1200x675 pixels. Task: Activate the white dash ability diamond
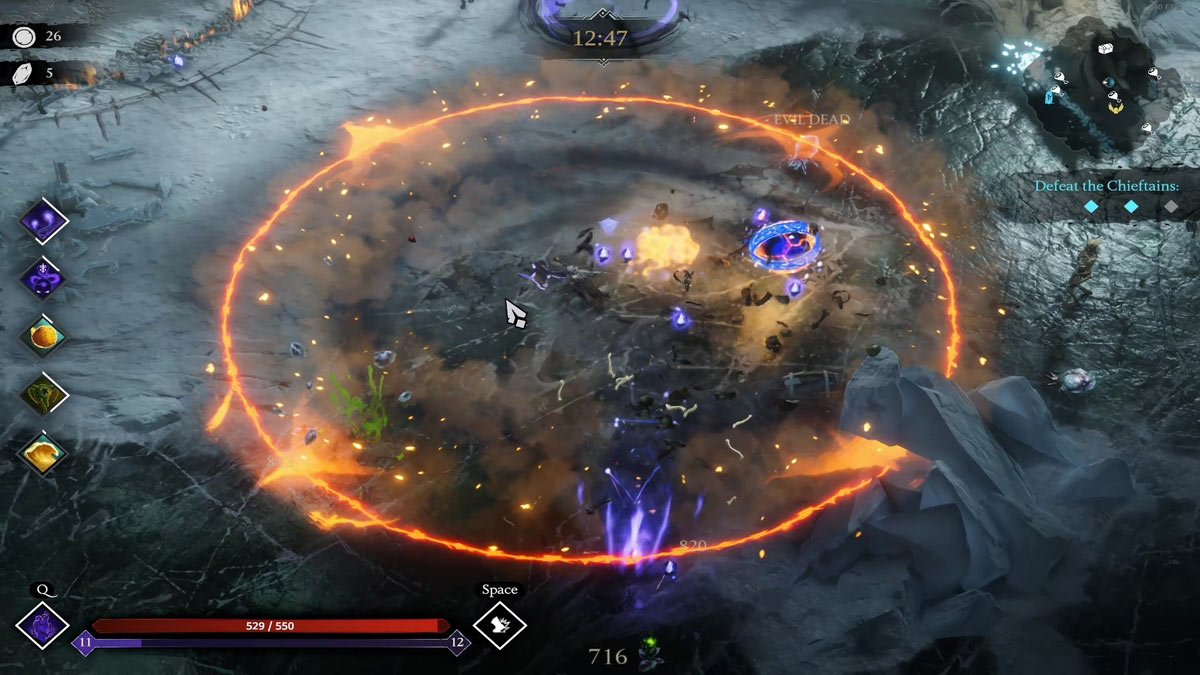tap(499, 626)
